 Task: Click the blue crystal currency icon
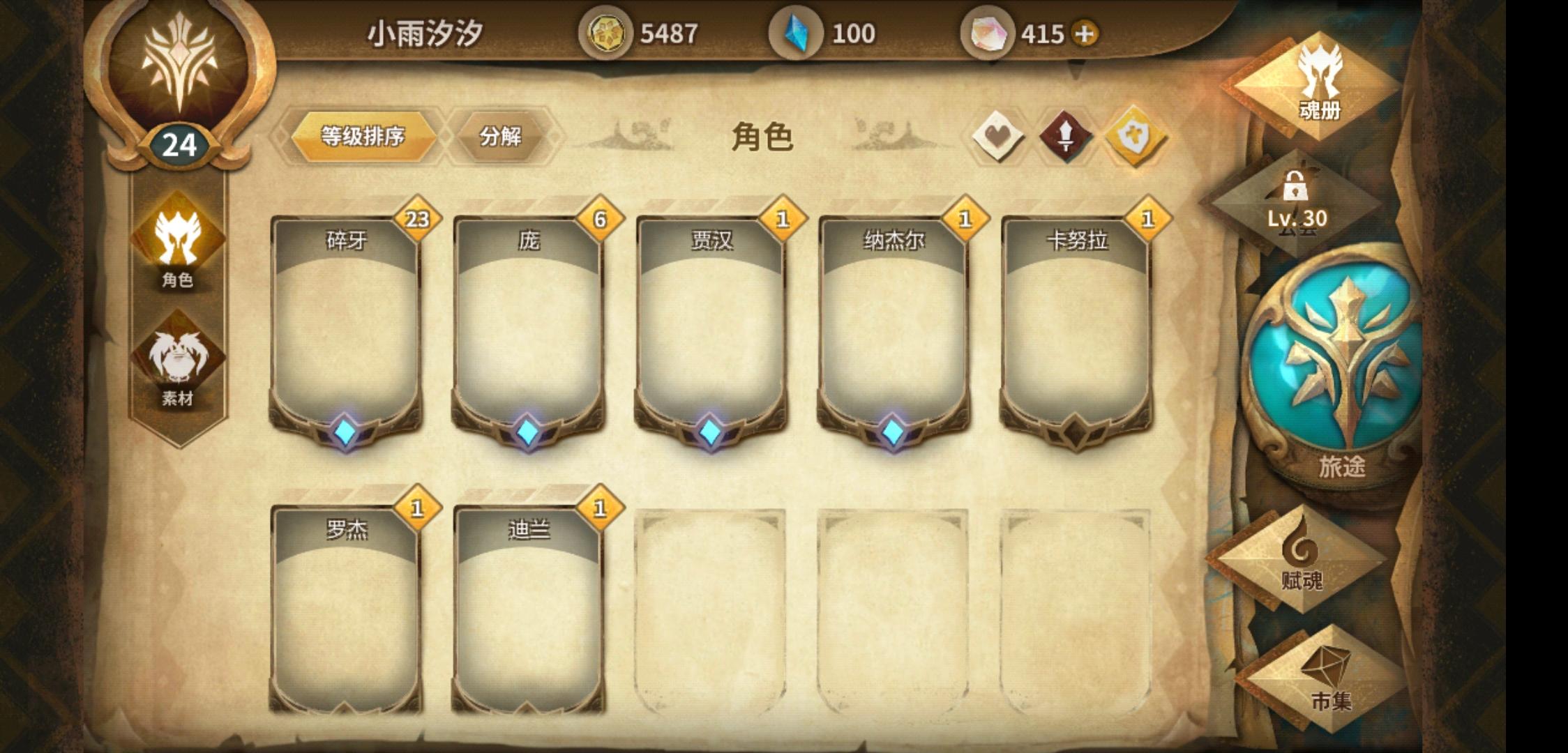[797, 31]
